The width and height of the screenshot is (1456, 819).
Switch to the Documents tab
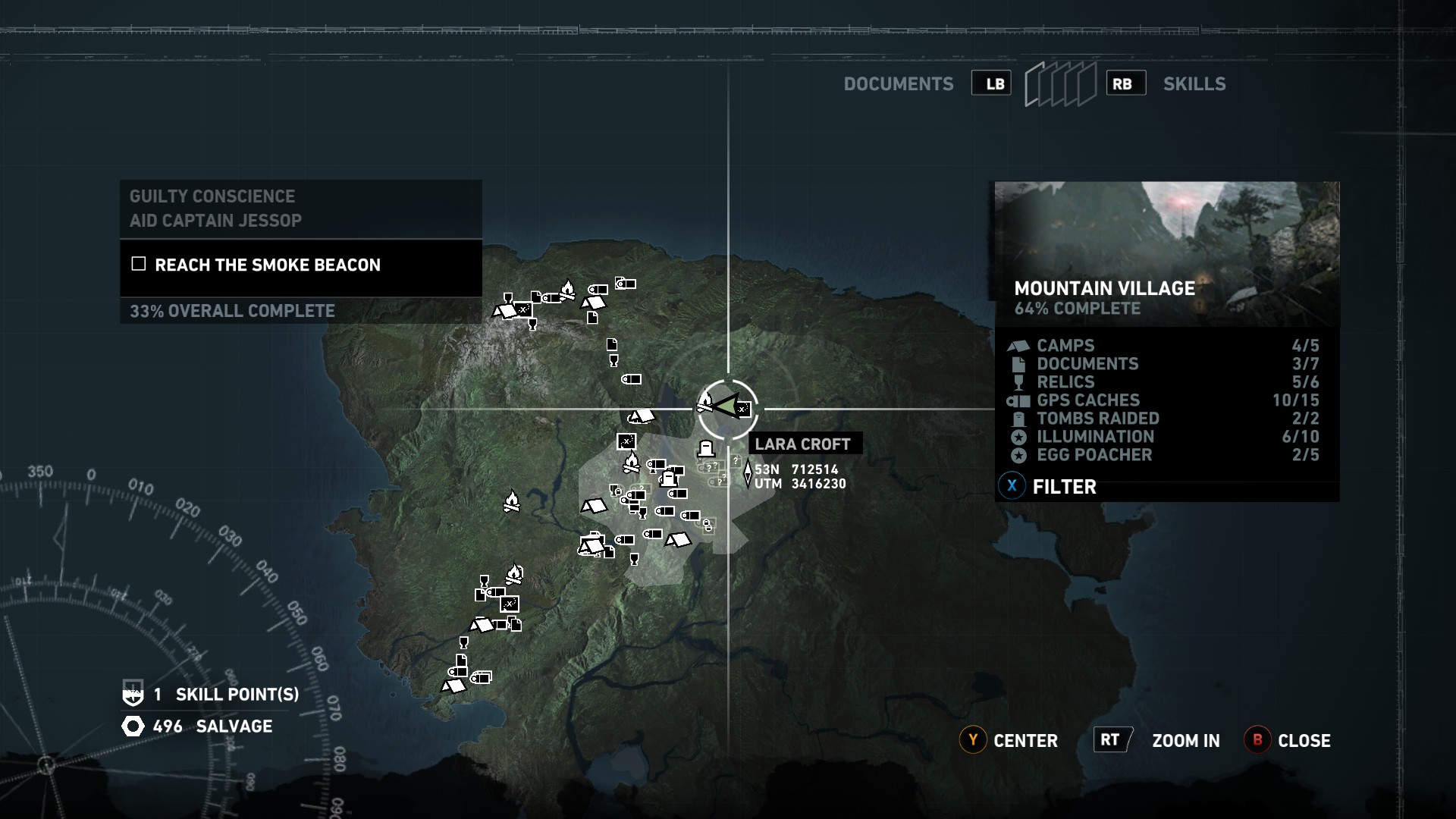click(x=899, y=84)
